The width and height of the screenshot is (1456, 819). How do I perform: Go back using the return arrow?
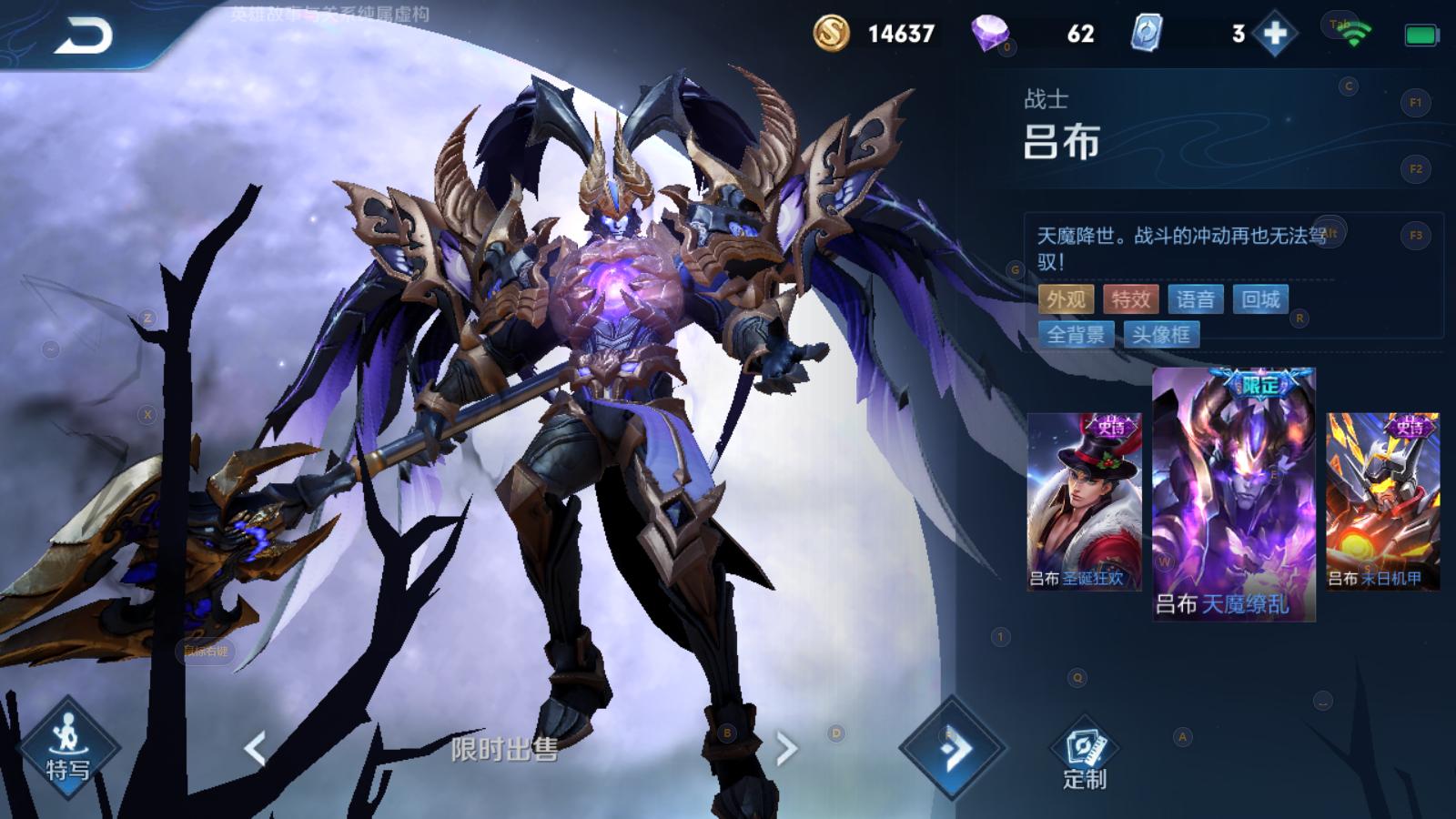click(x=83, y=36)
